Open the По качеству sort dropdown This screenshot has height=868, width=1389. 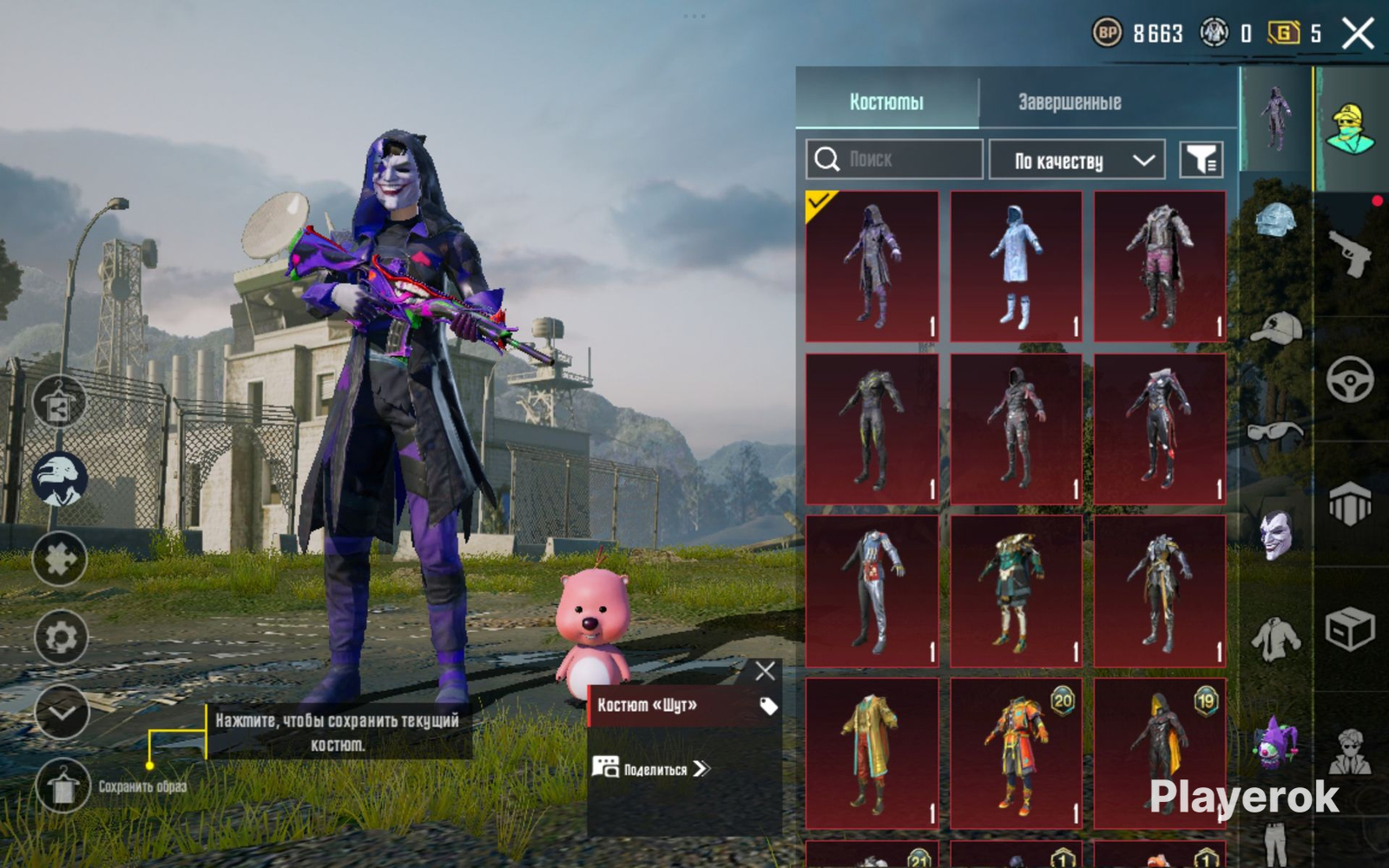(1076, 161)
